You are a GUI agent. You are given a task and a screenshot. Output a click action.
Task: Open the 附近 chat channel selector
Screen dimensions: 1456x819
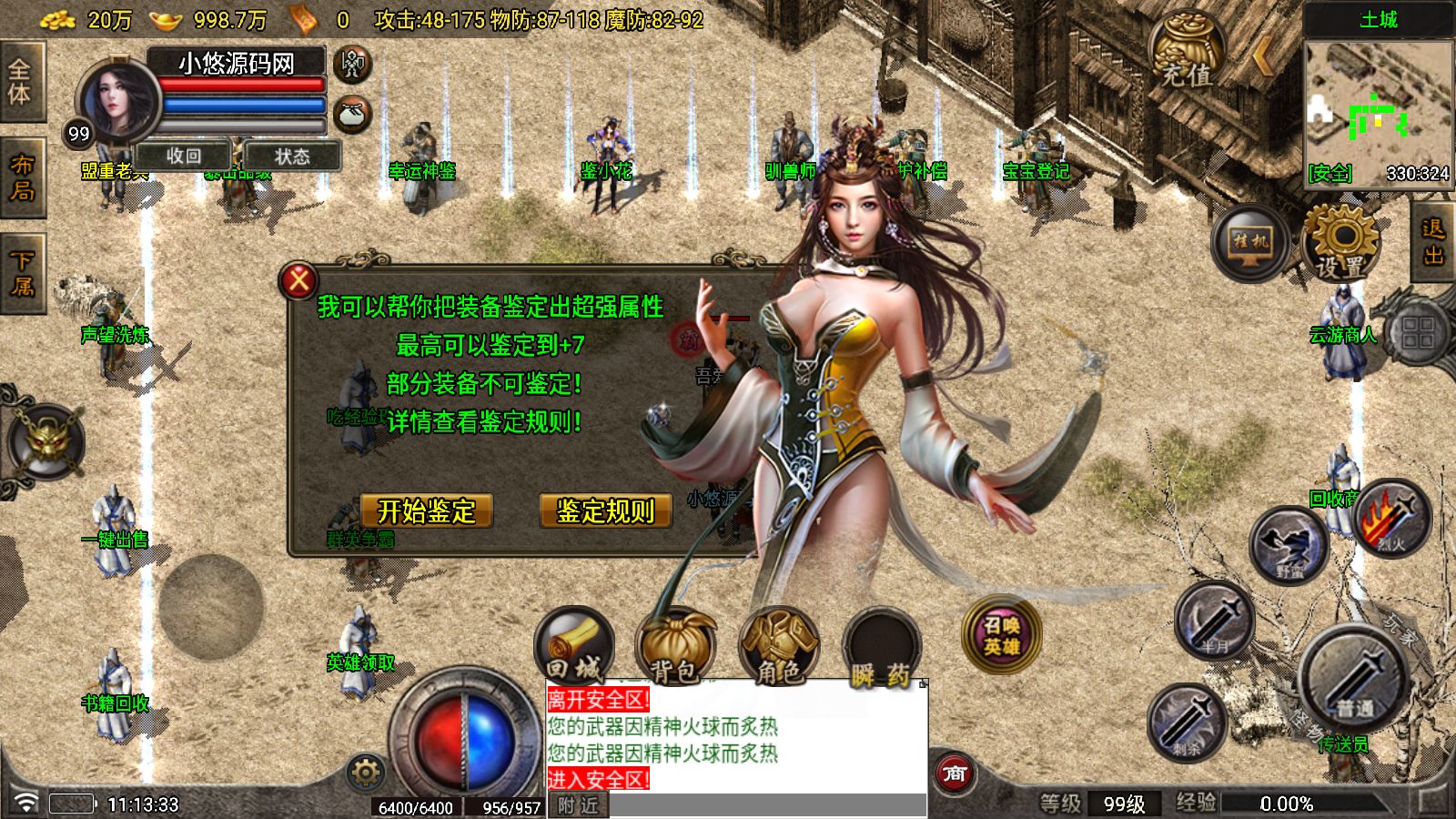pos(579,804)
